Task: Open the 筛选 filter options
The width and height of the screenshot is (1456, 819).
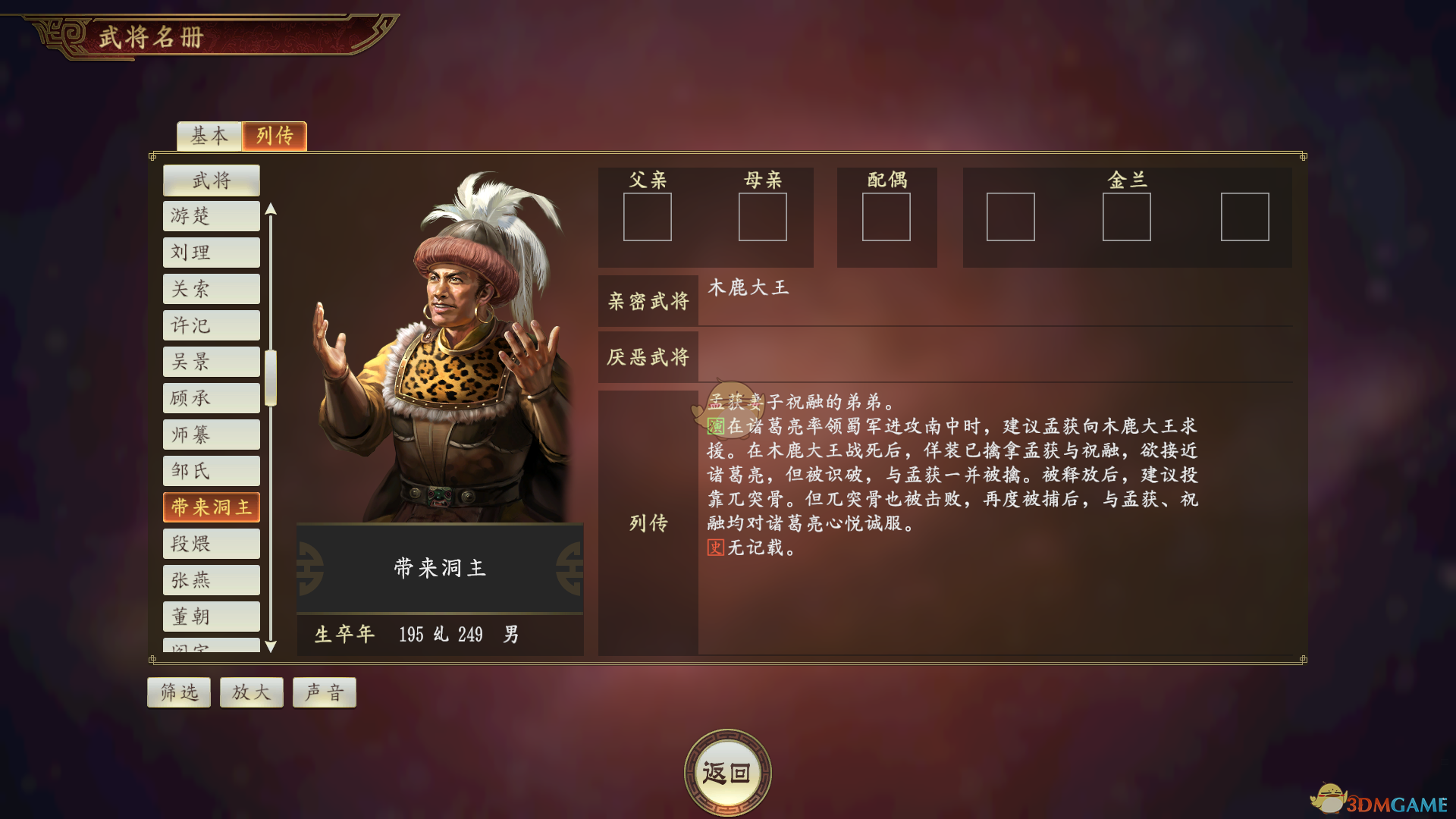Action: [x=178, y=692]
